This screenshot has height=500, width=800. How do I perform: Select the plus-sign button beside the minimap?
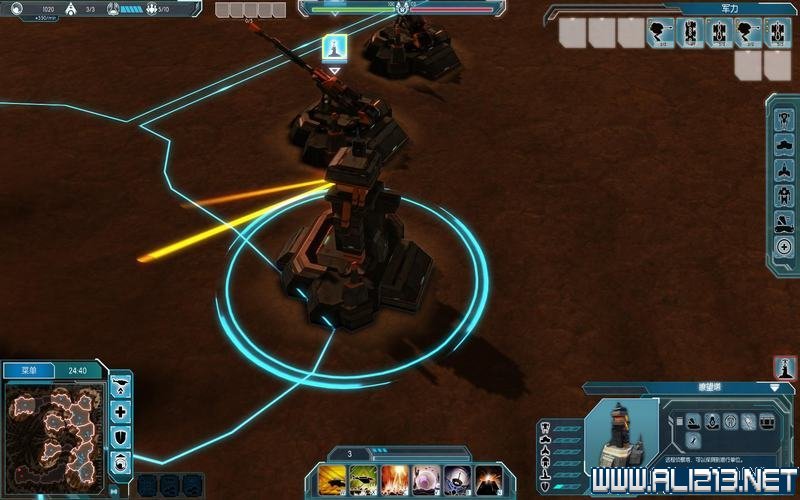tap(121, 411)
